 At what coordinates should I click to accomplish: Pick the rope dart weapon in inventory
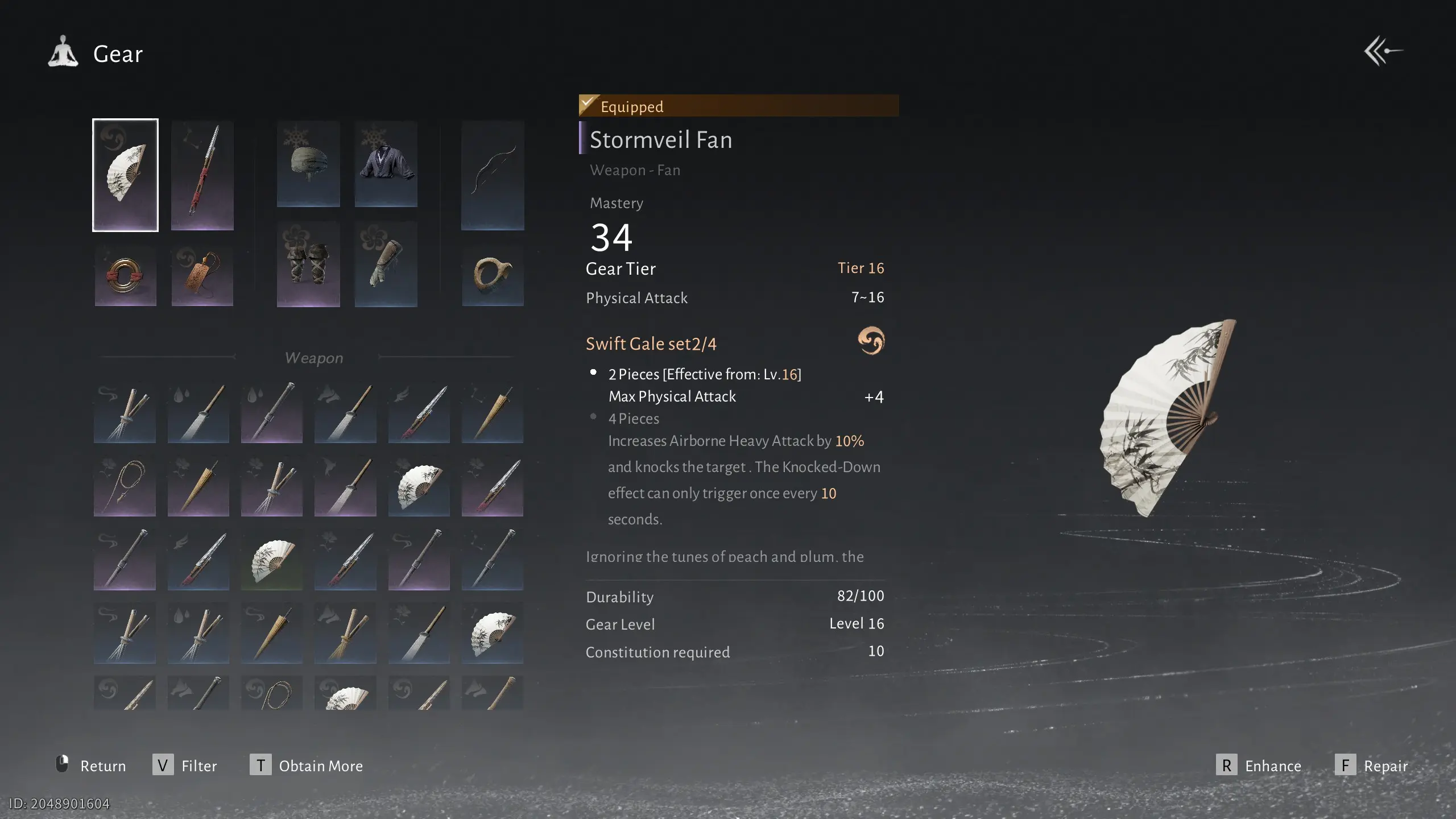coord(125,487)
